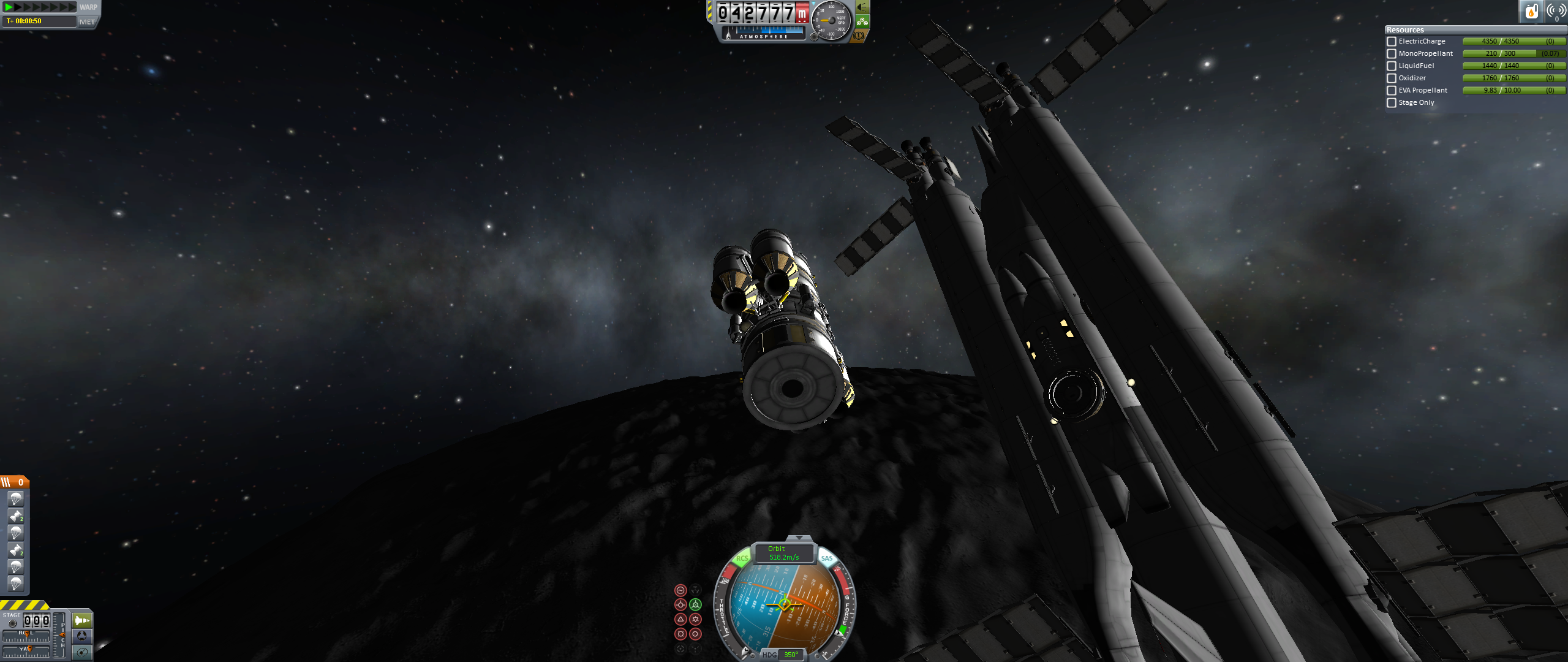Toggle the orange brakes warning button
Viewport: 1568px width, 662px height.
(x=859, y=36)
